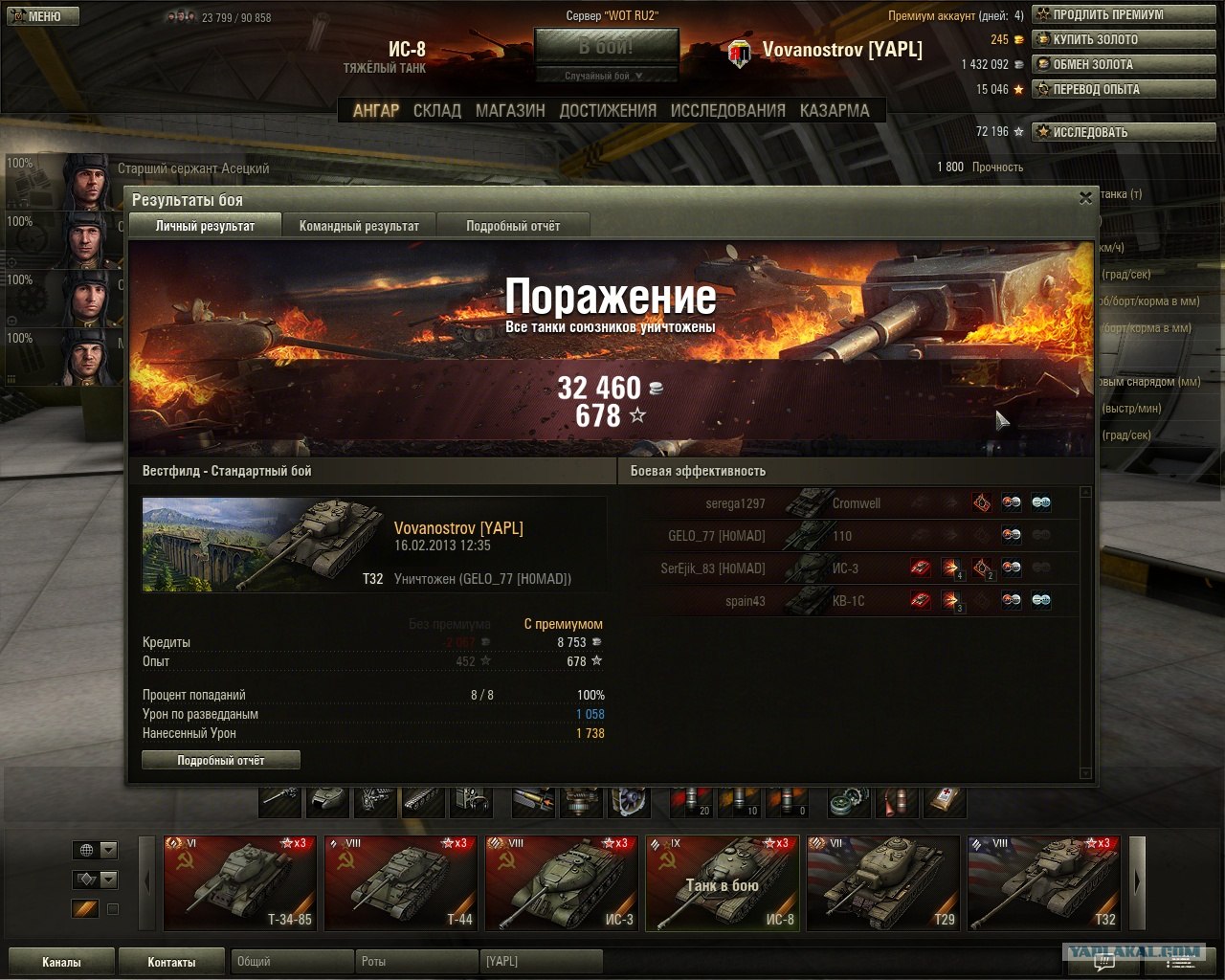Close the battle results window

coord(1085,198)
